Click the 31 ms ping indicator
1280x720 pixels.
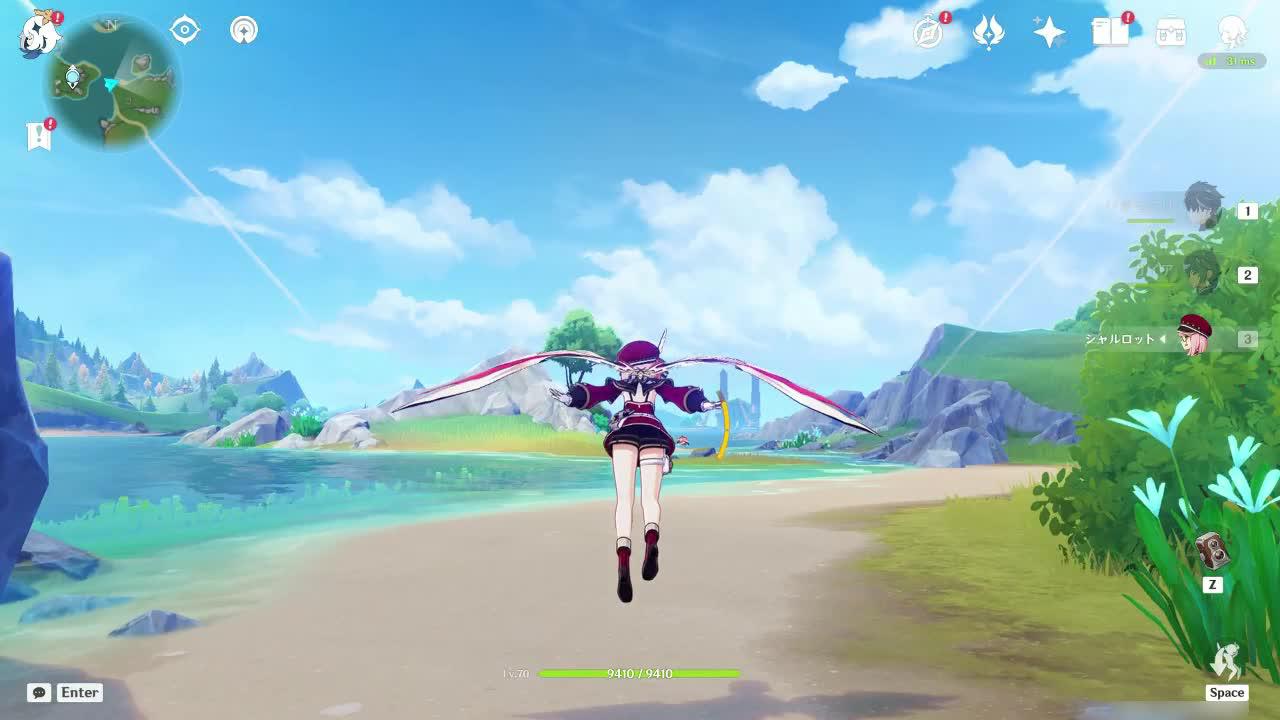(1231, 61)
